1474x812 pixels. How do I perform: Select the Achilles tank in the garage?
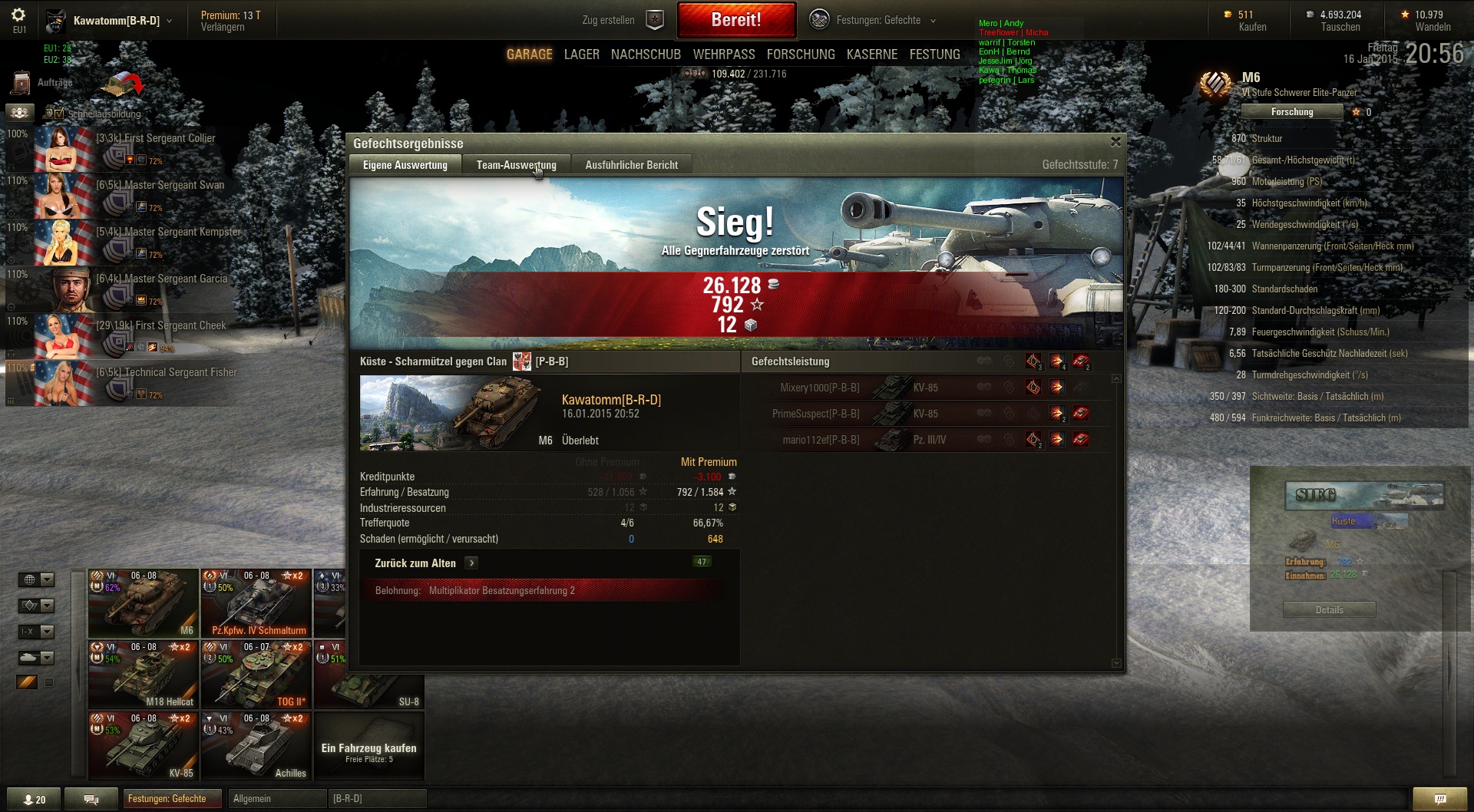pyautogui.click(x=256, y=746)
